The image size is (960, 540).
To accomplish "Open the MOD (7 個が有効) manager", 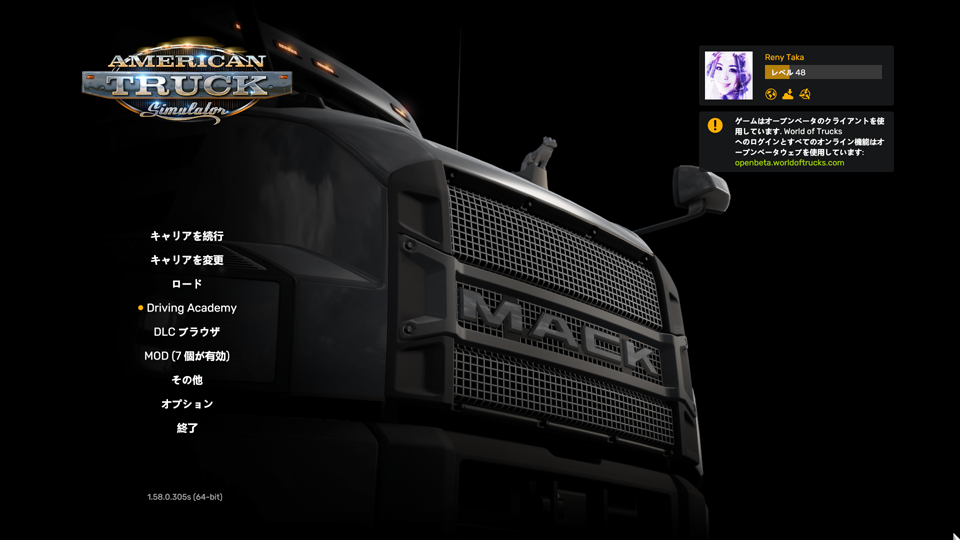I will click(187, 356).
